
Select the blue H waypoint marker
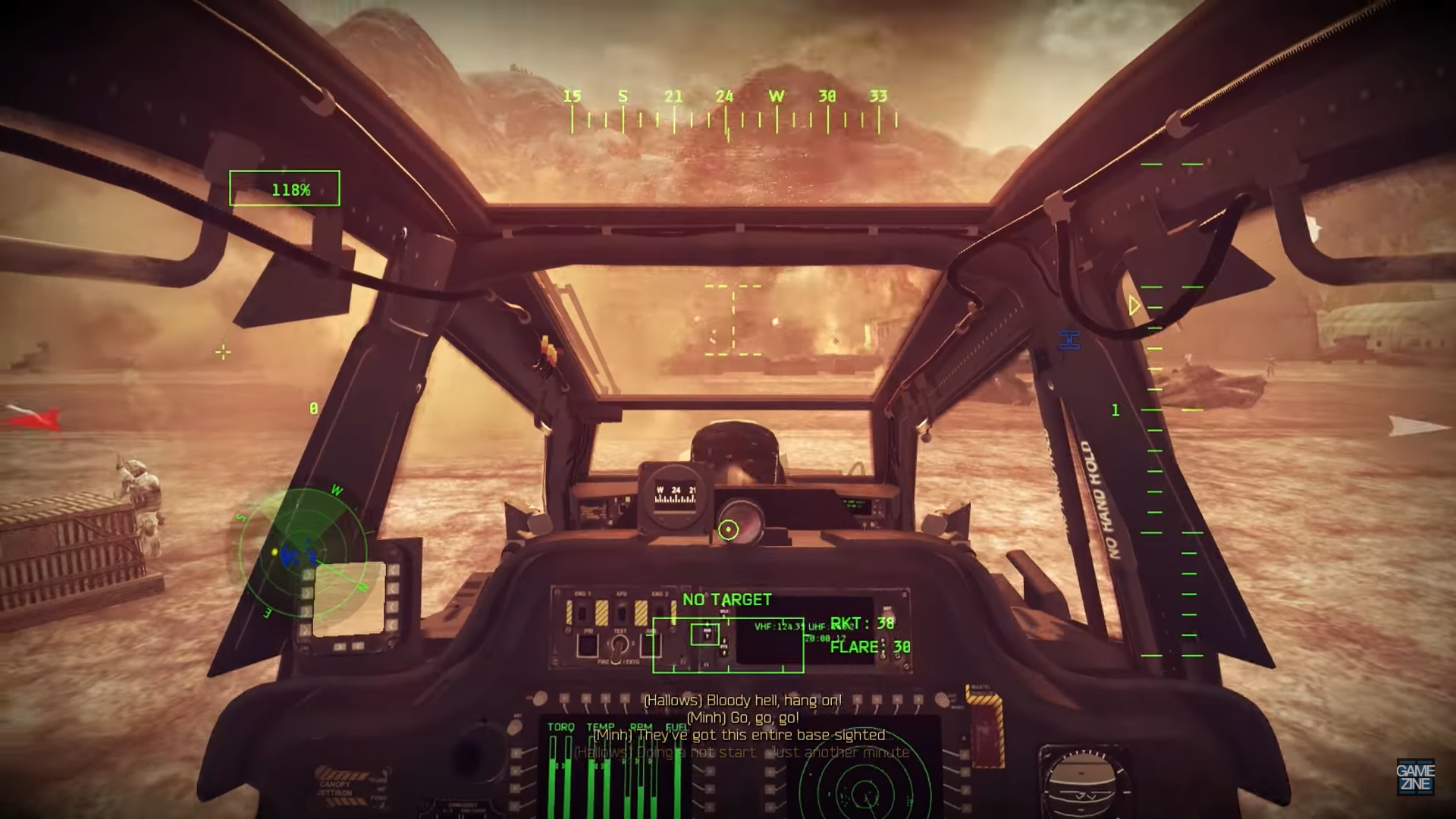tap(1069, 340)
